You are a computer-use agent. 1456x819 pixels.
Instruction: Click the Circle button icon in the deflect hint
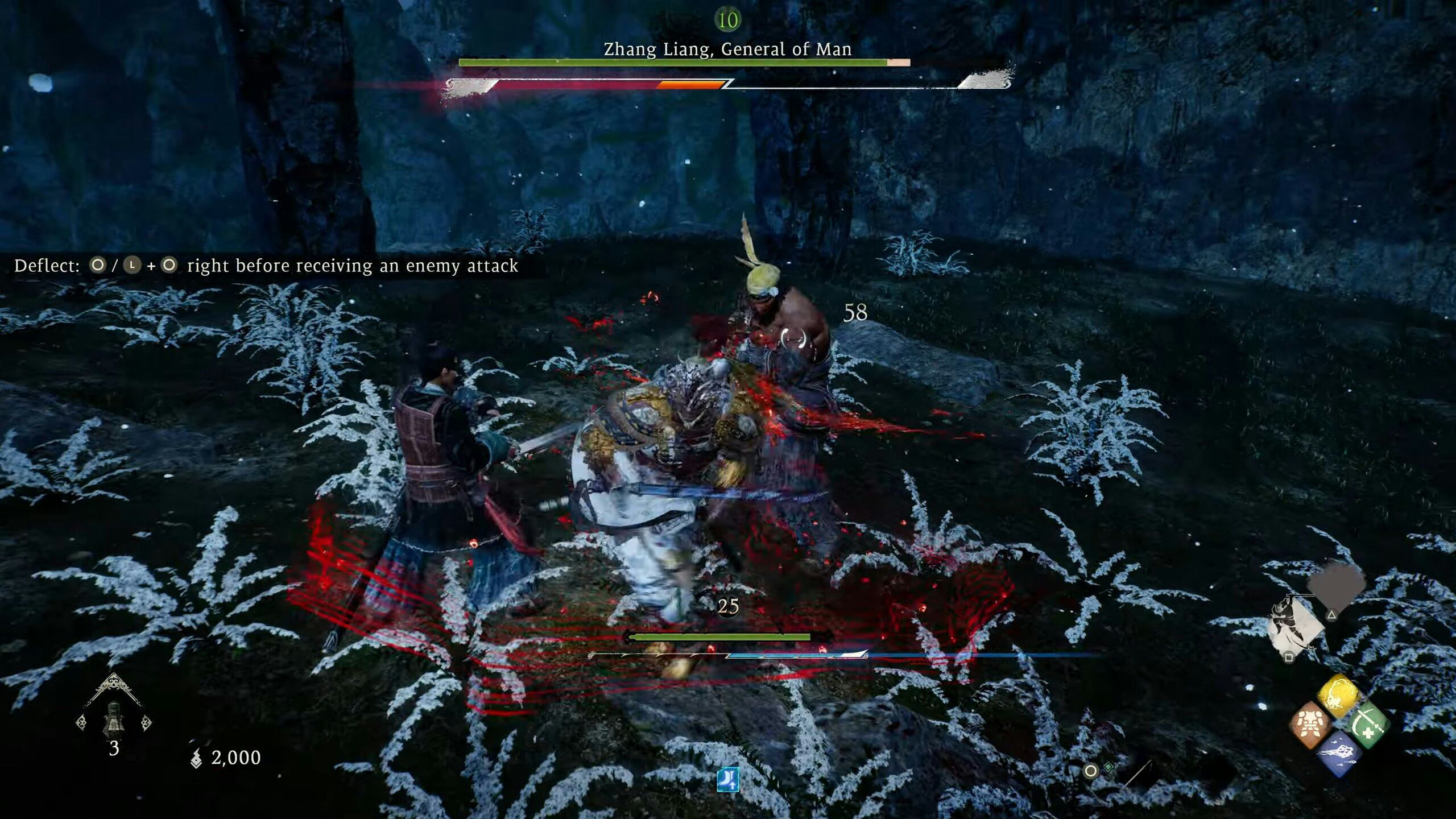pyautogui.click(x=98, y=265)
